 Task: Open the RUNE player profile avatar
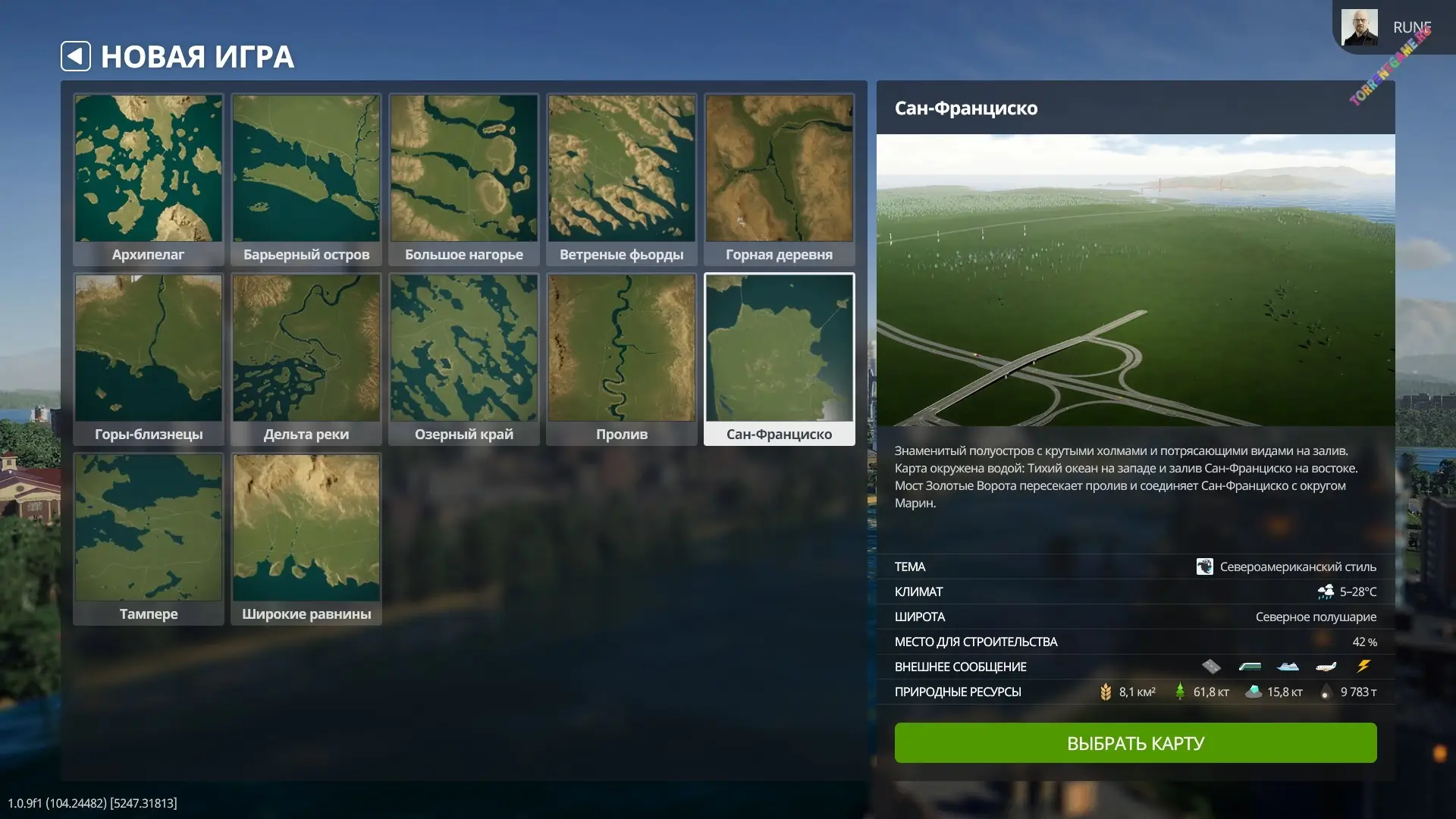[1359, 27]
